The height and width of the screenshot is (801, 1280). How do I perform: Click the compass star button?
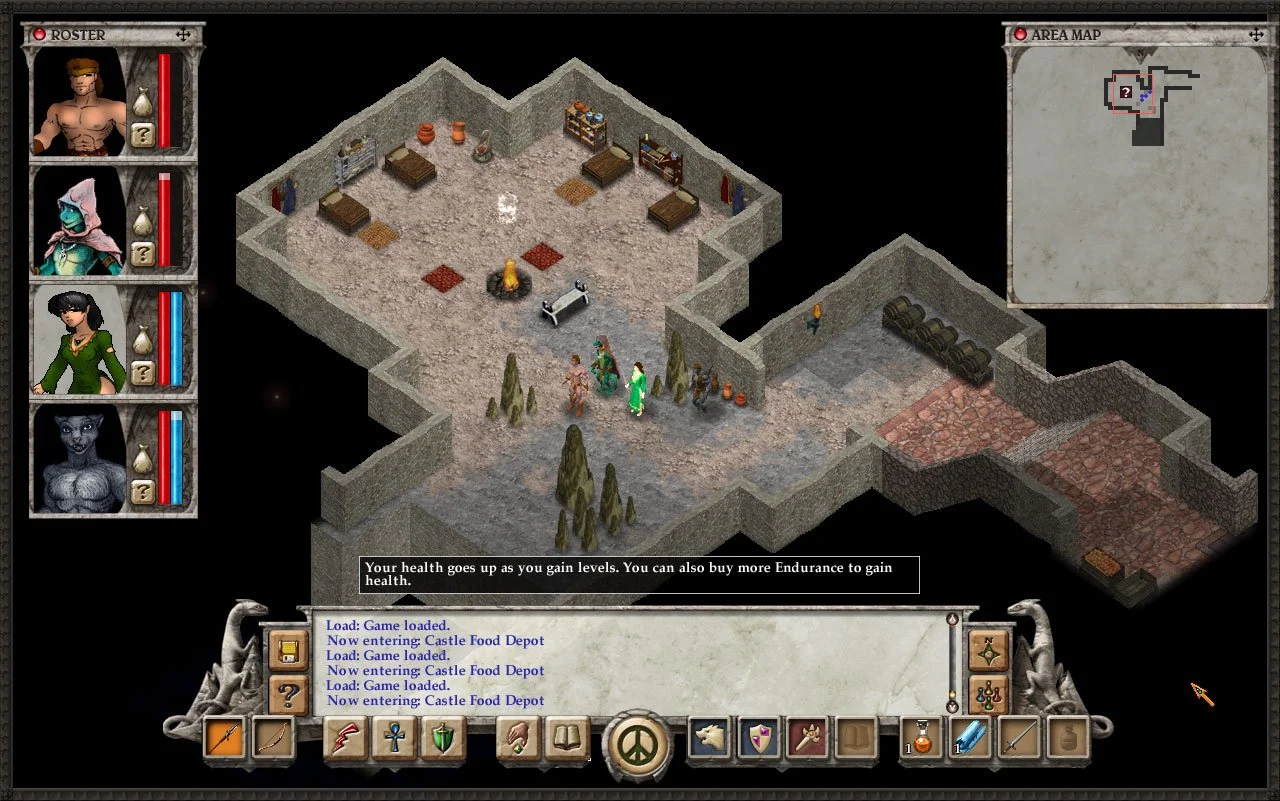coord(988,651)
